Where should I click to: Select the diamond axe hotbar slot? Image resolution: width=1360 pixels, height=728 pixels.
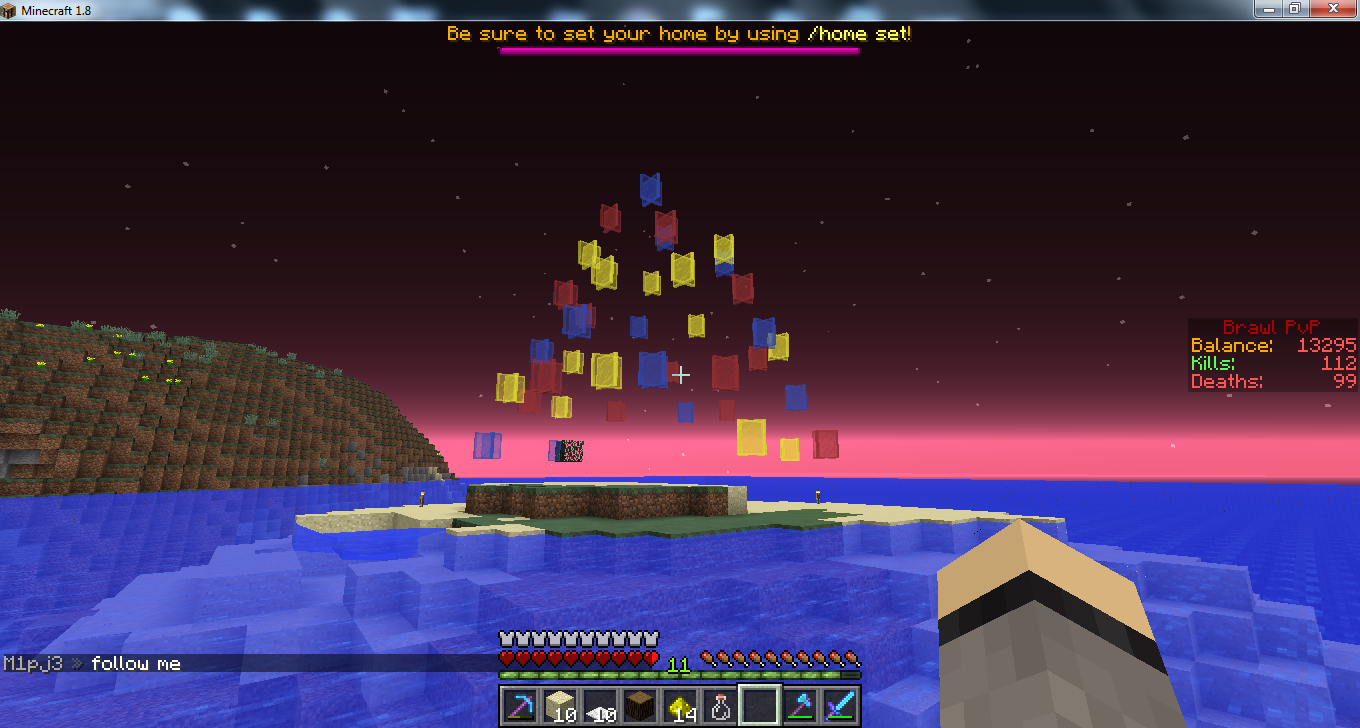[x=800, y=706]
